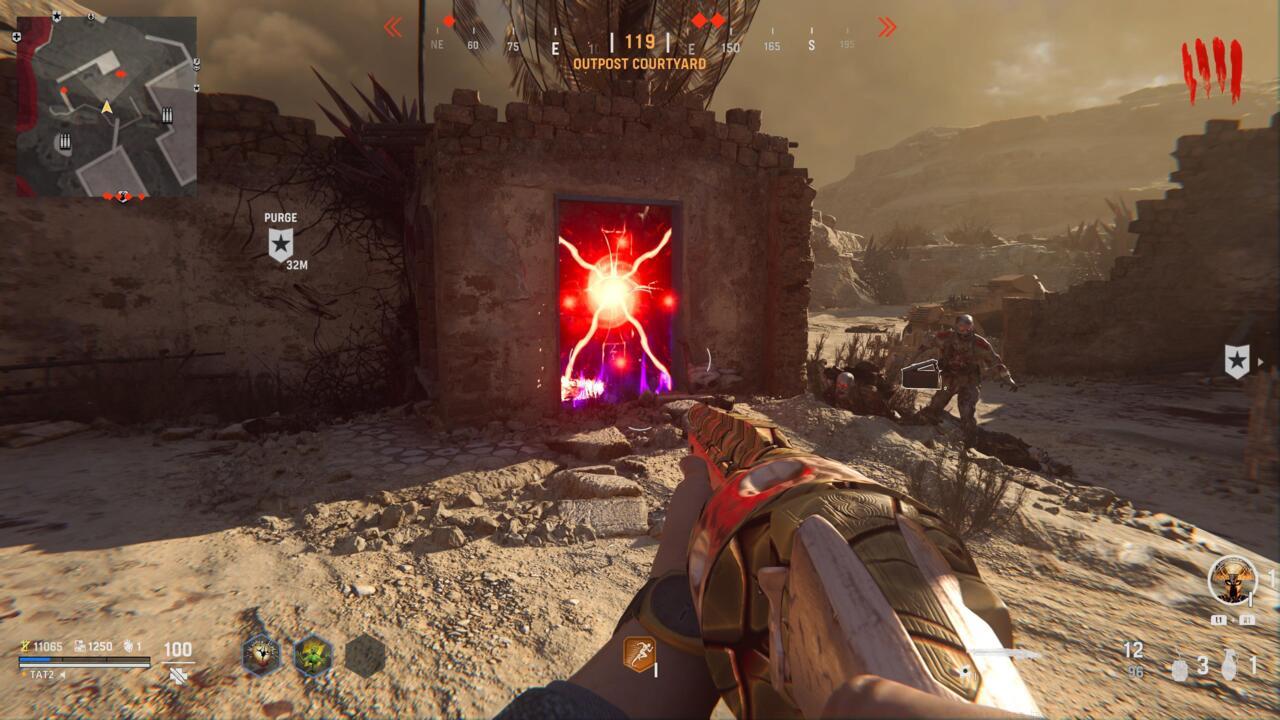This screenshot has width=1280, height=720.
Task: Click the yellow player arrow on minimap
Action: coord(106,106)
